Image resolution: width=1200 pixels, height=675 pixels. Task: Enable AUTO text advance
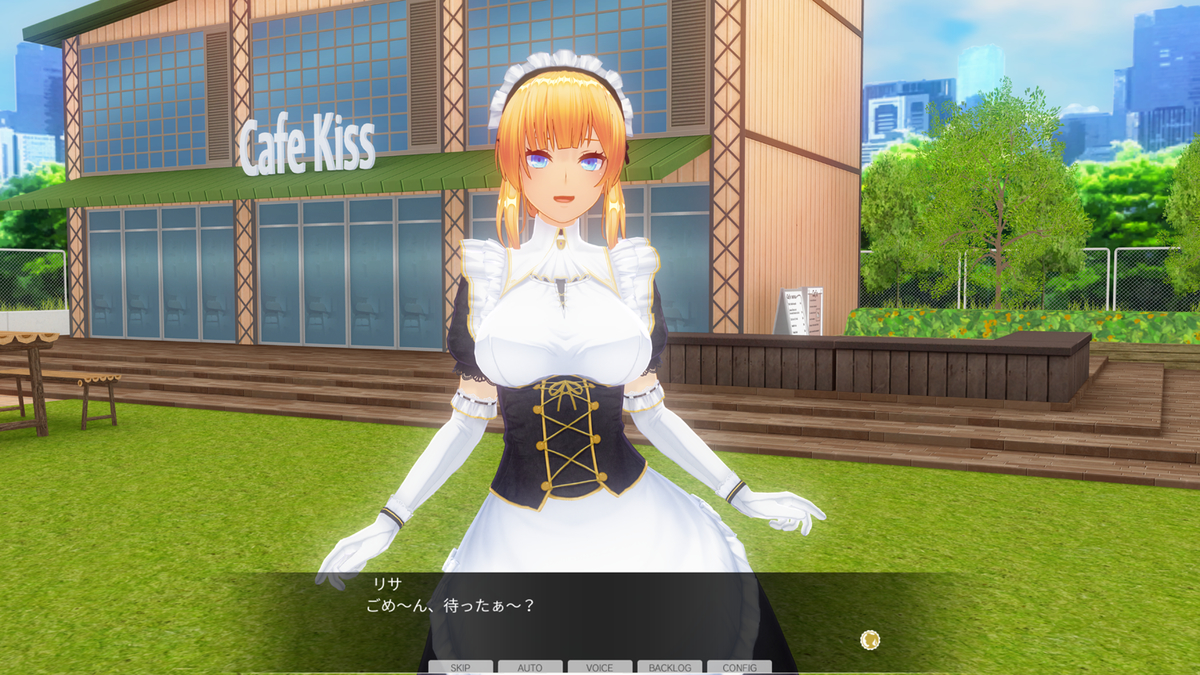530,667
